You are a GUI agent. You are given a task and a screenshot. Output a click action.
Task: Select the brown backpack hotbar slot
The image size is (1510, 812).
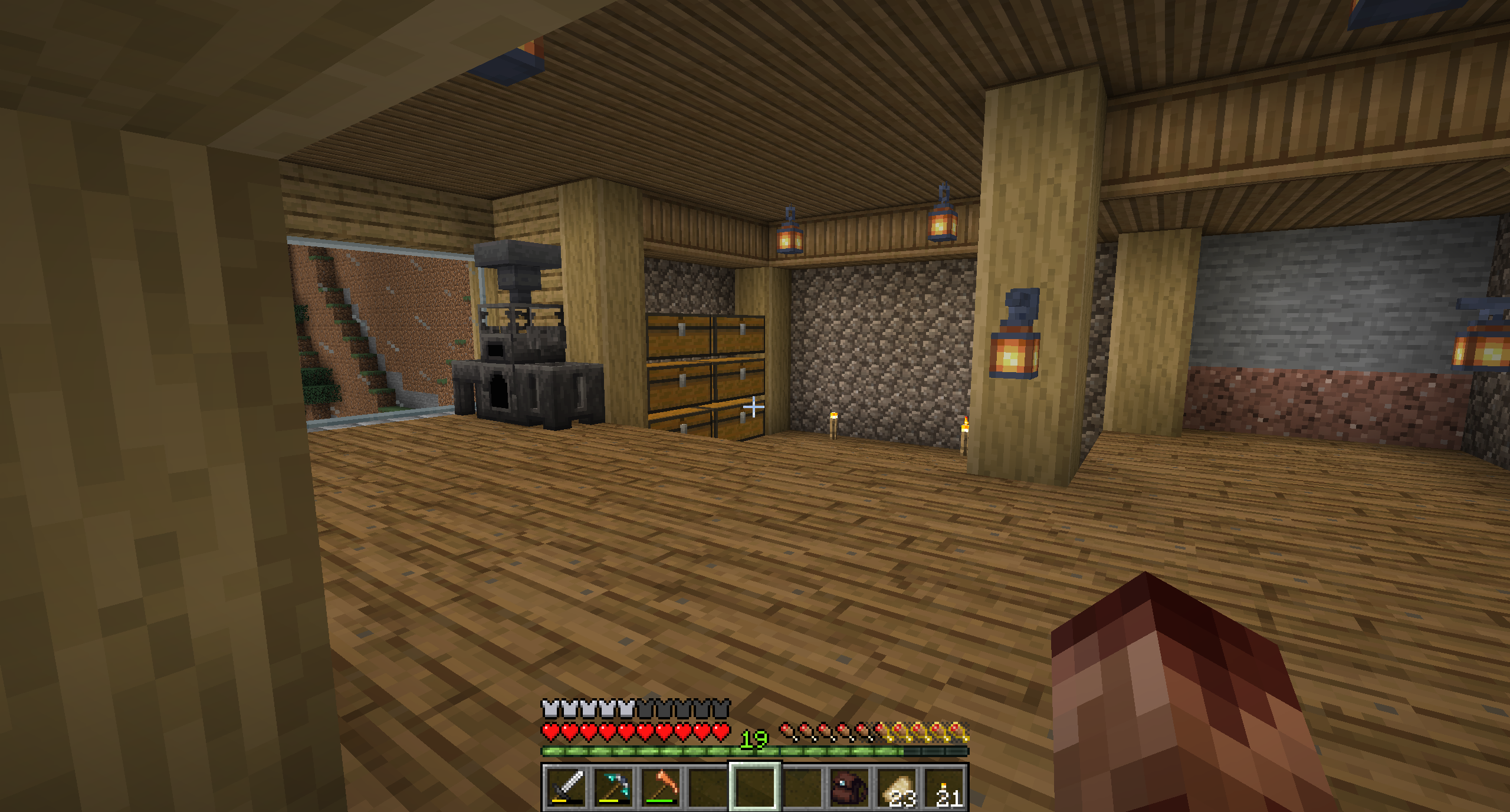coord(849,788)
